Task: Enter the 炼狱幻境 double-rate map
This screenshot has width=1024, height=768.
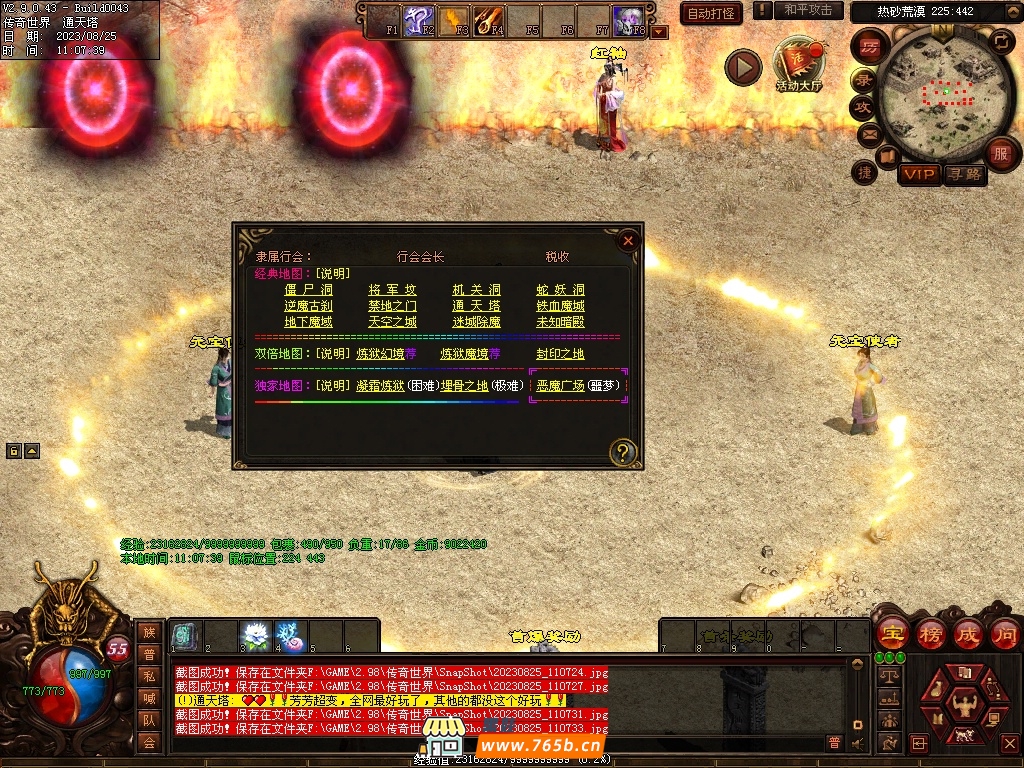Action: coord(380,354)
